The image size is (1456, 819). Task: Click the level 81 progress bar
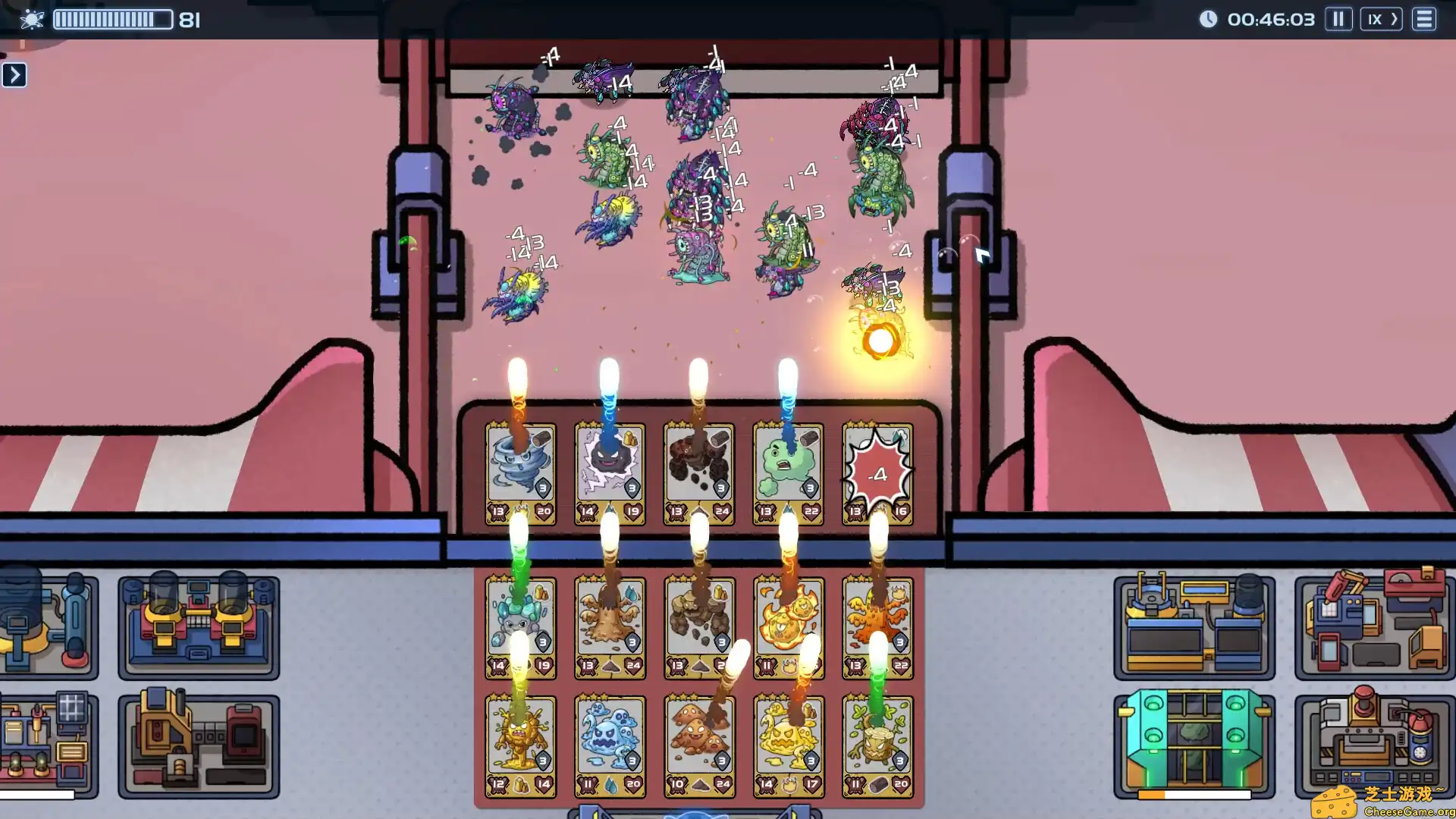[x=112, y=19]
